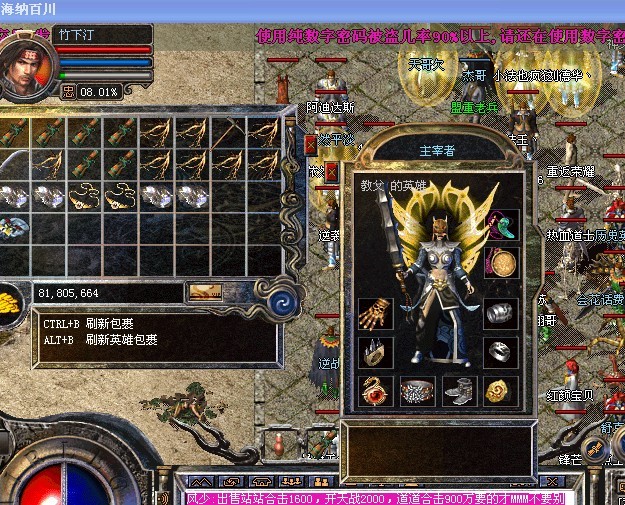Select the studded belt equipment slot
The height and width of the screenshot is (505, 625).
click(x=417, y=390)
